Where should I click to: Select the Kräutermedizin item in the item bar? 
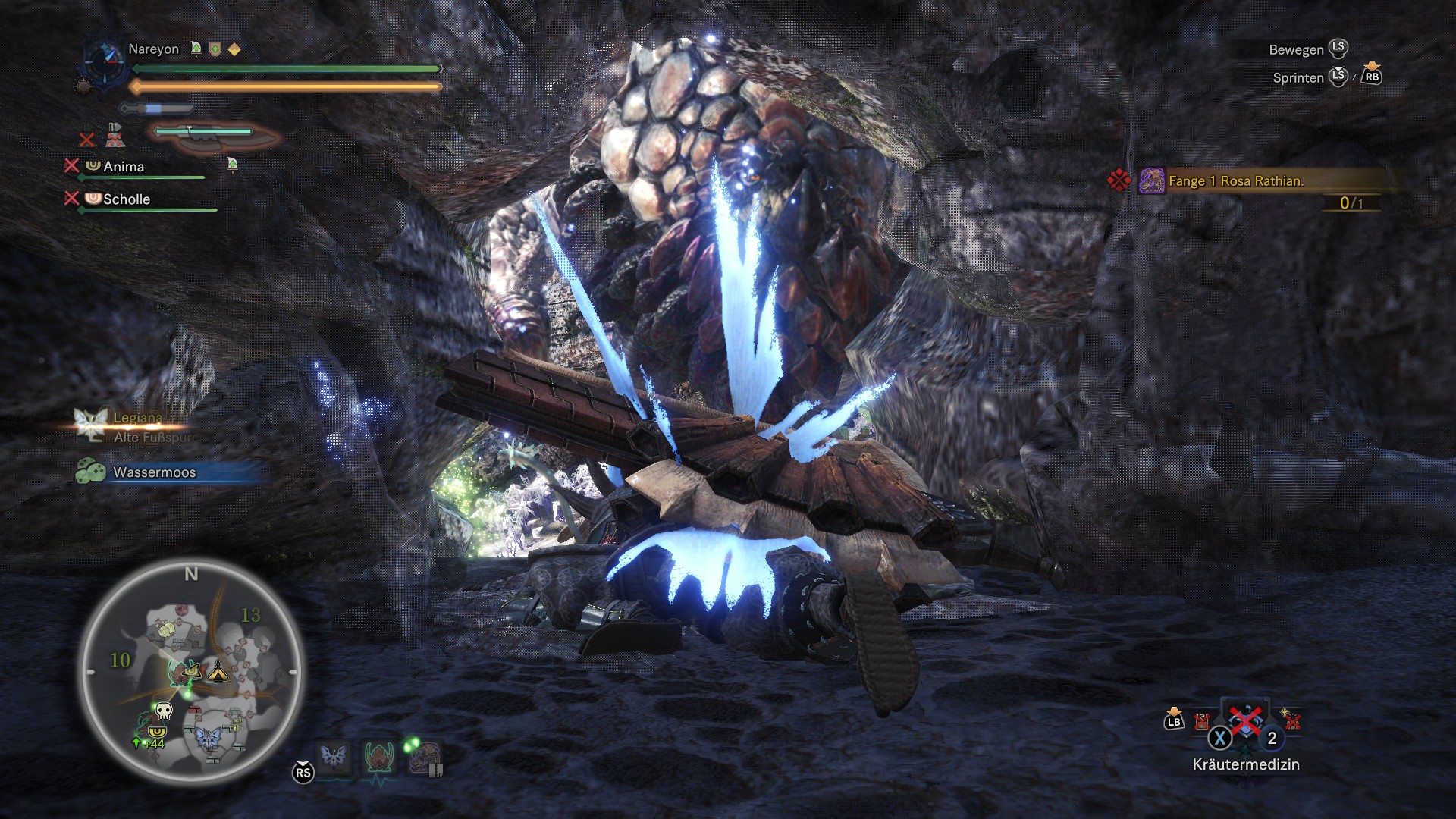point(1245,722)
